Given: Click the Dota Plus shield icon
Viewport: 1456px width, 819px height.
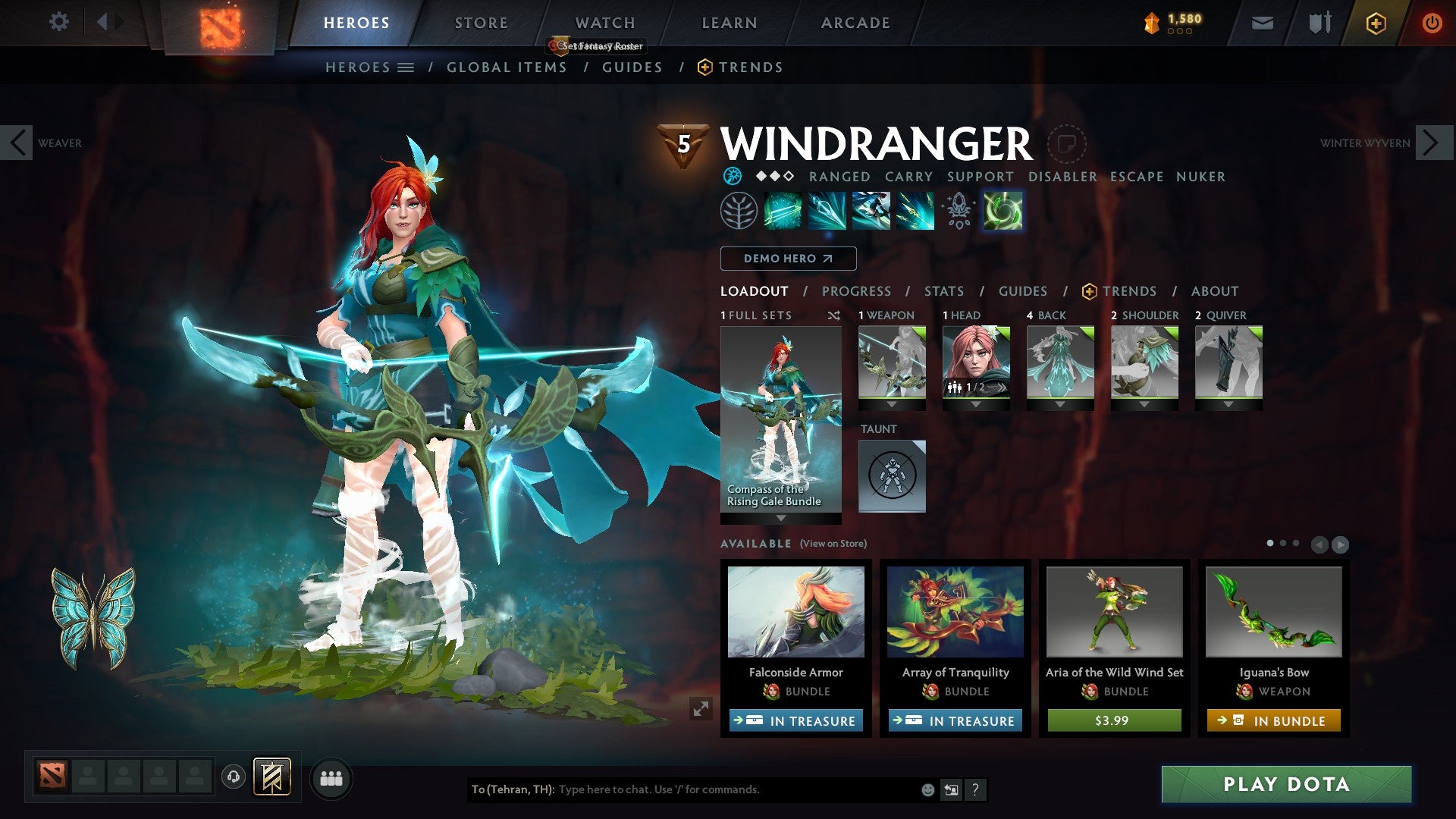Looking at the screenshot, I should click(x=1376, y=23).
